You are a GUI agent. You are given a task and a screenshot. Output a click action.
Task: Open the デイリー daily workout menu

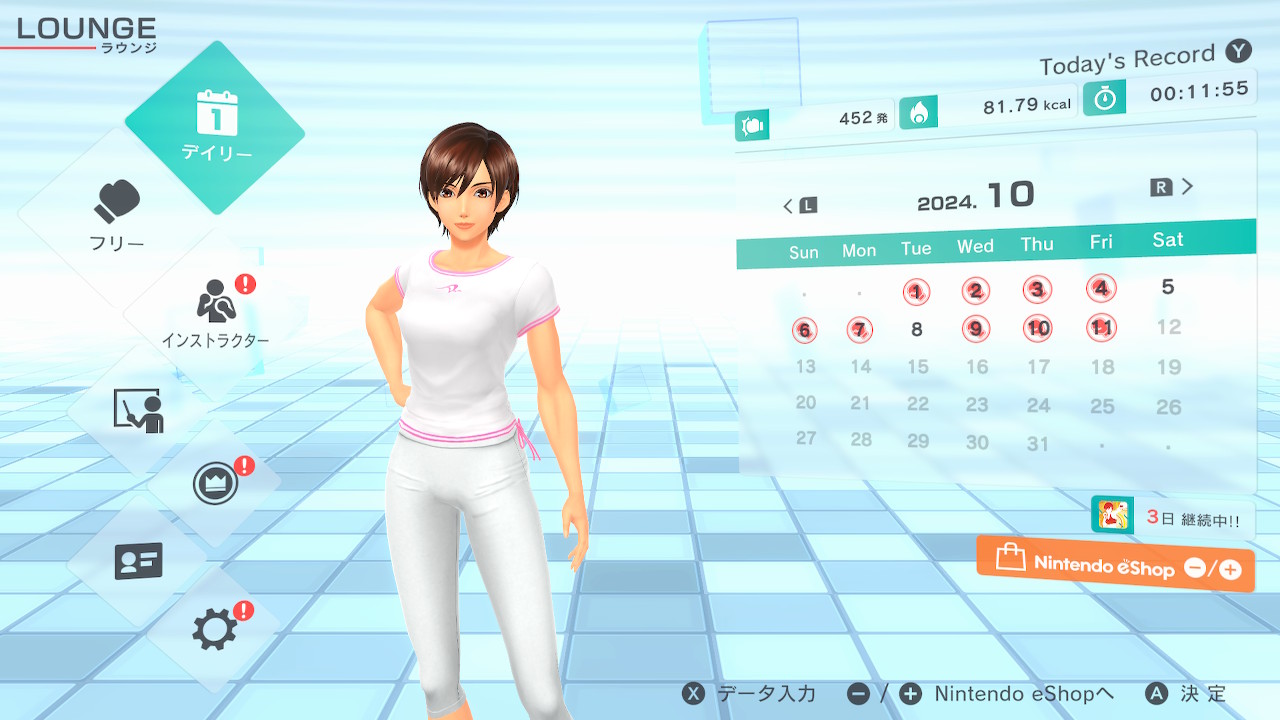click(215, 127)
